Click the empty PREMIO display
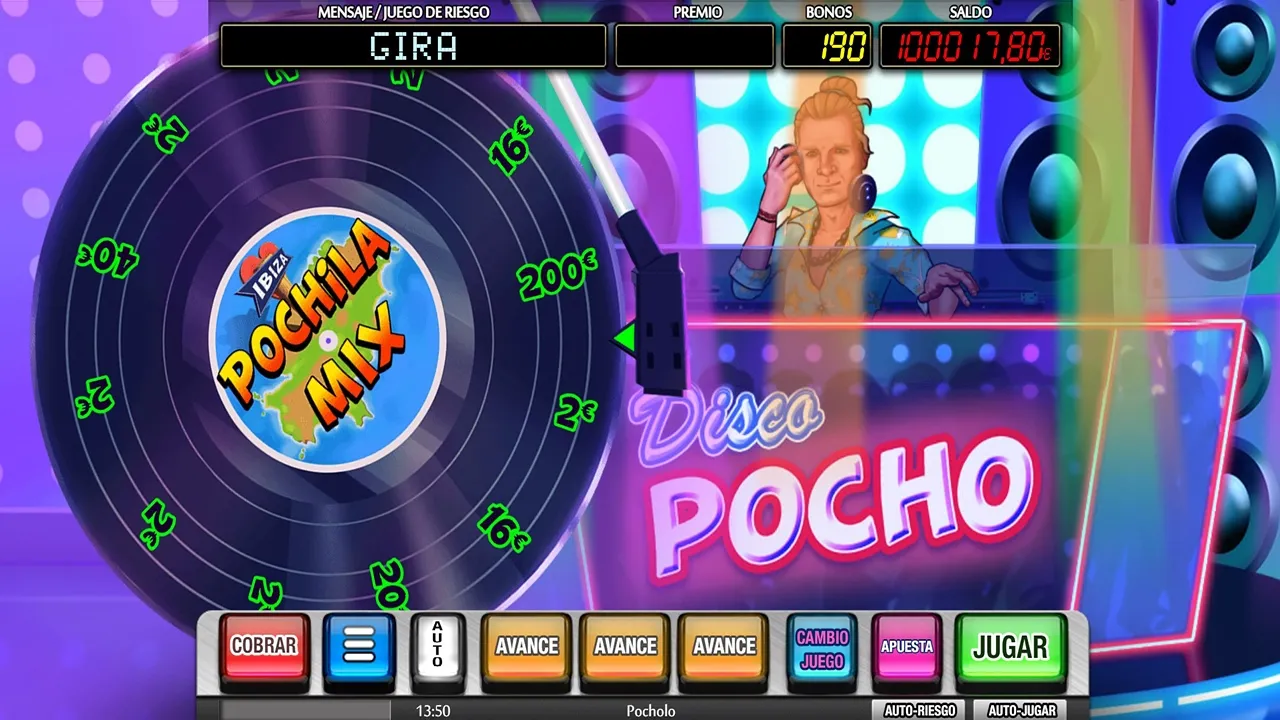 694,44
